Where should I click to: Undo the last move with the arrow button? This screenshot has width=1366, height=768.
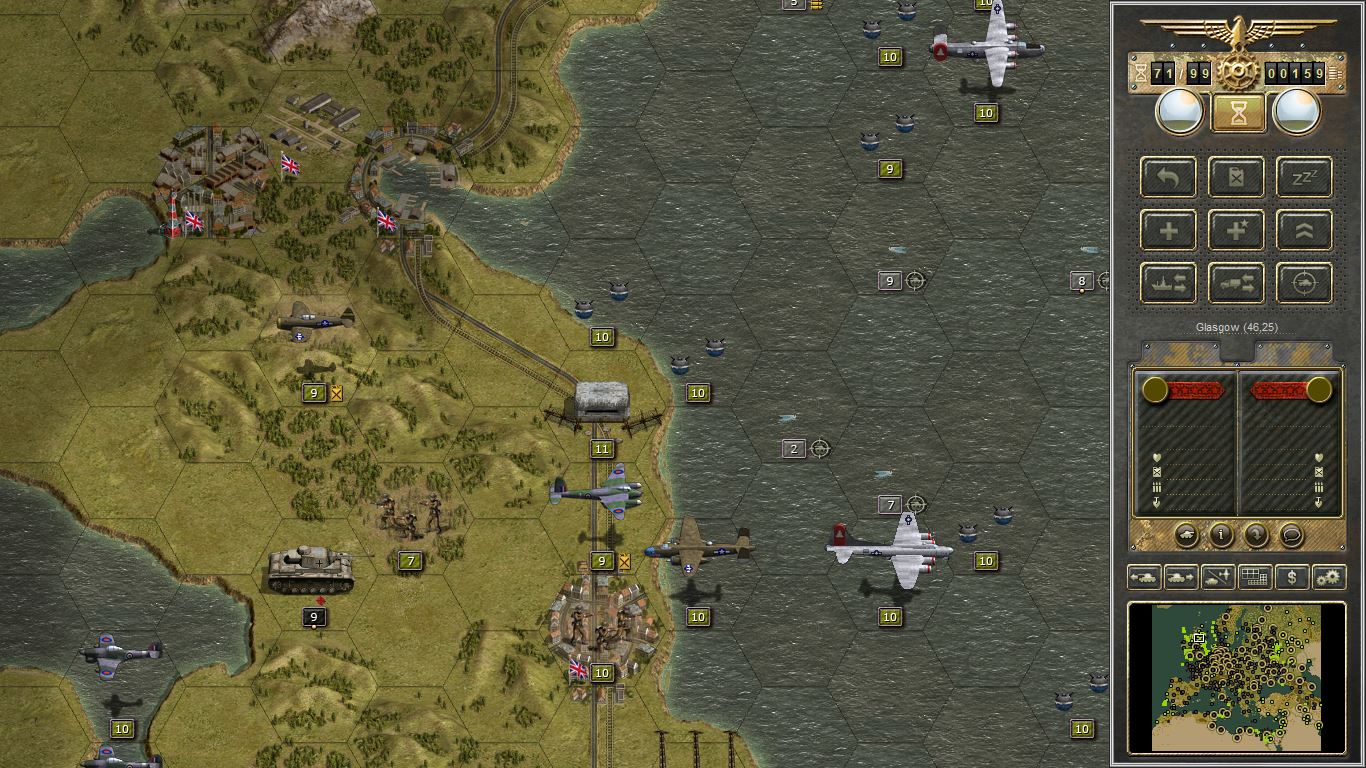coord(1168,177)
